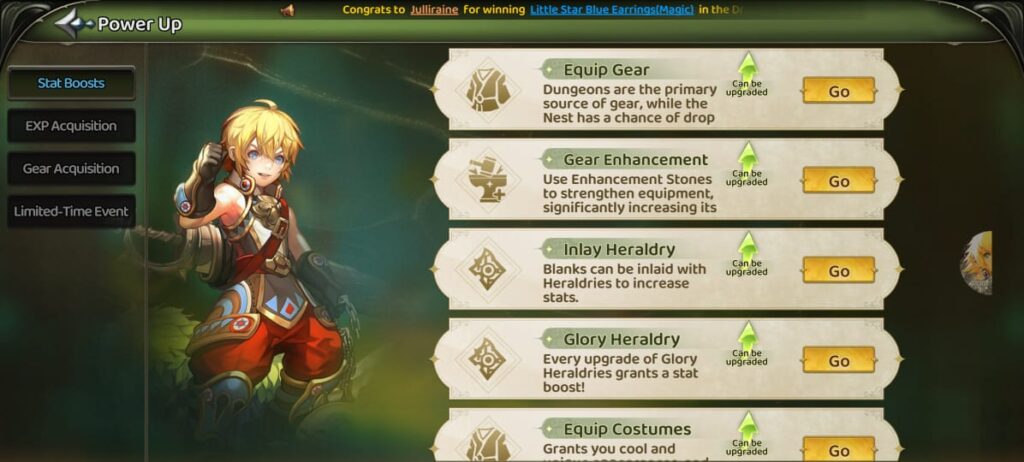Go to Gear Enhancement
This screenshot has width=1024, height=462.
click(x=838, y=181)
